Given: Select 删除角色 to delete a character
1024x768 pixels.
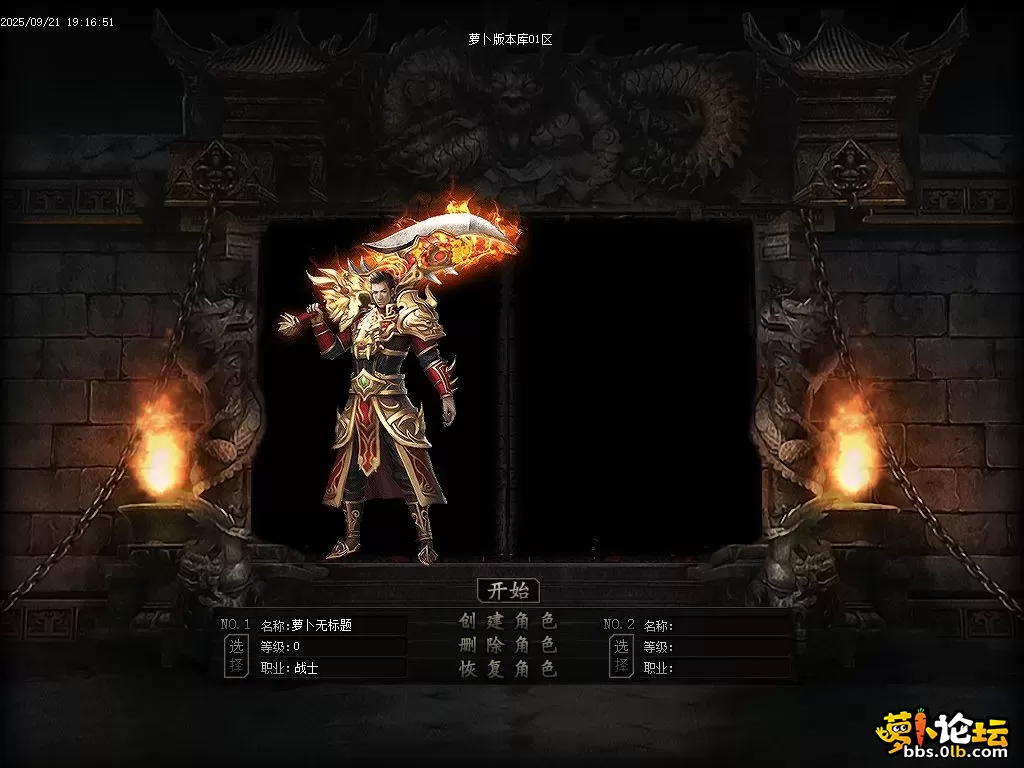Looking at the screenshot, I should pyautogui.click(x=507, y=645).
